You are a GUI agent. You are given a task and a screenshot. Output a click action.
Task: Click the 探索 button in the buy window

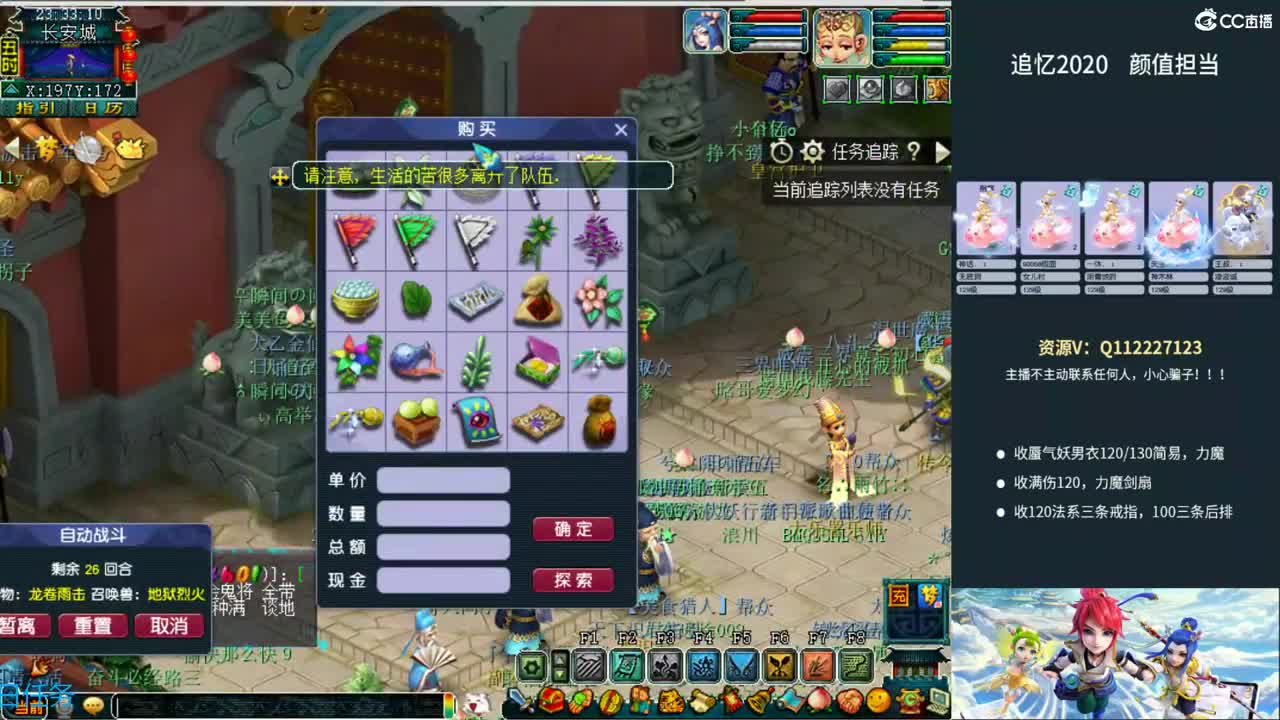coord(573,580)
